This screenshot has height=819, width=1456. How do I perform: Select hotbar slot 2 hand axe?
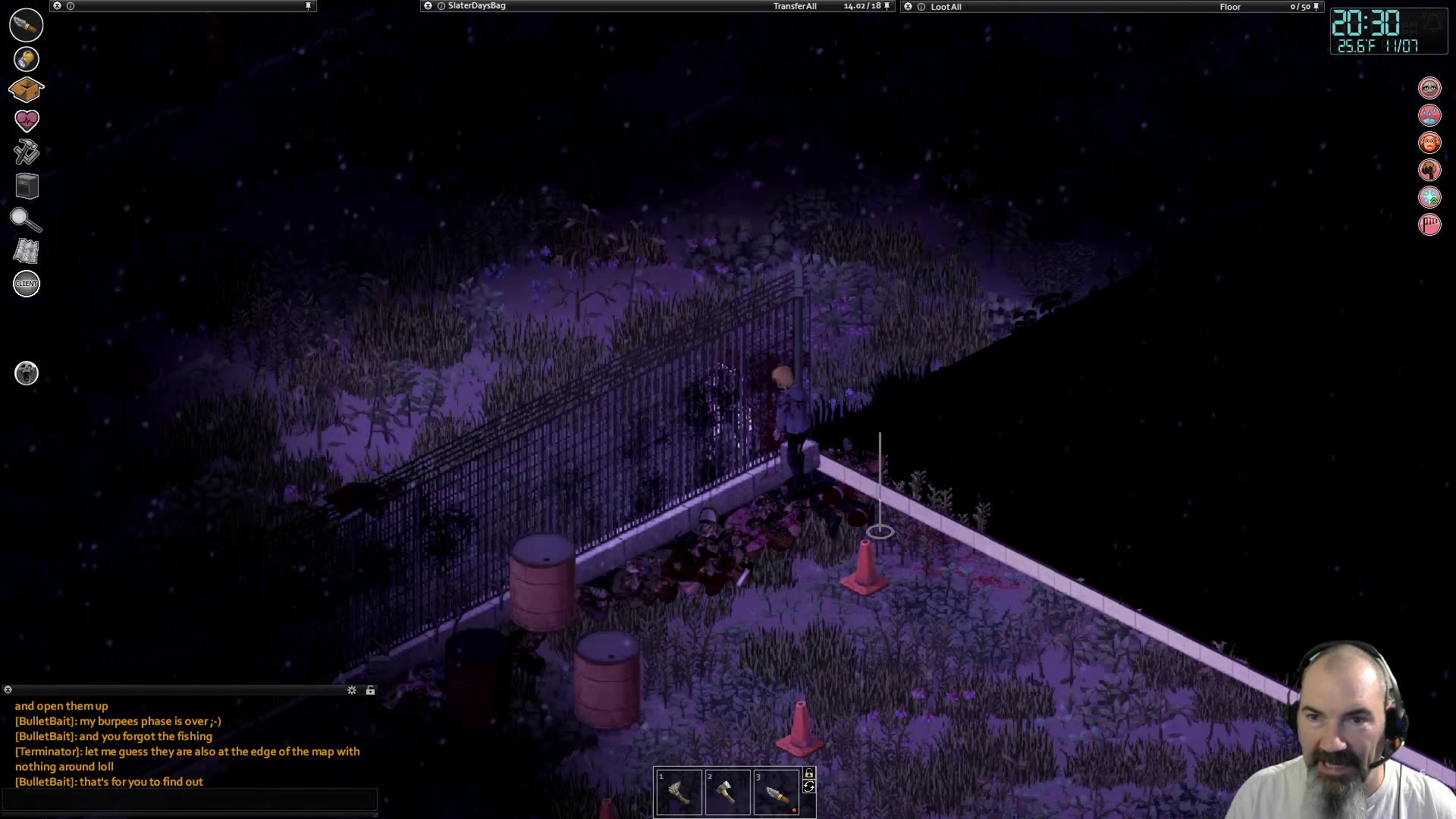pos(728,791)
